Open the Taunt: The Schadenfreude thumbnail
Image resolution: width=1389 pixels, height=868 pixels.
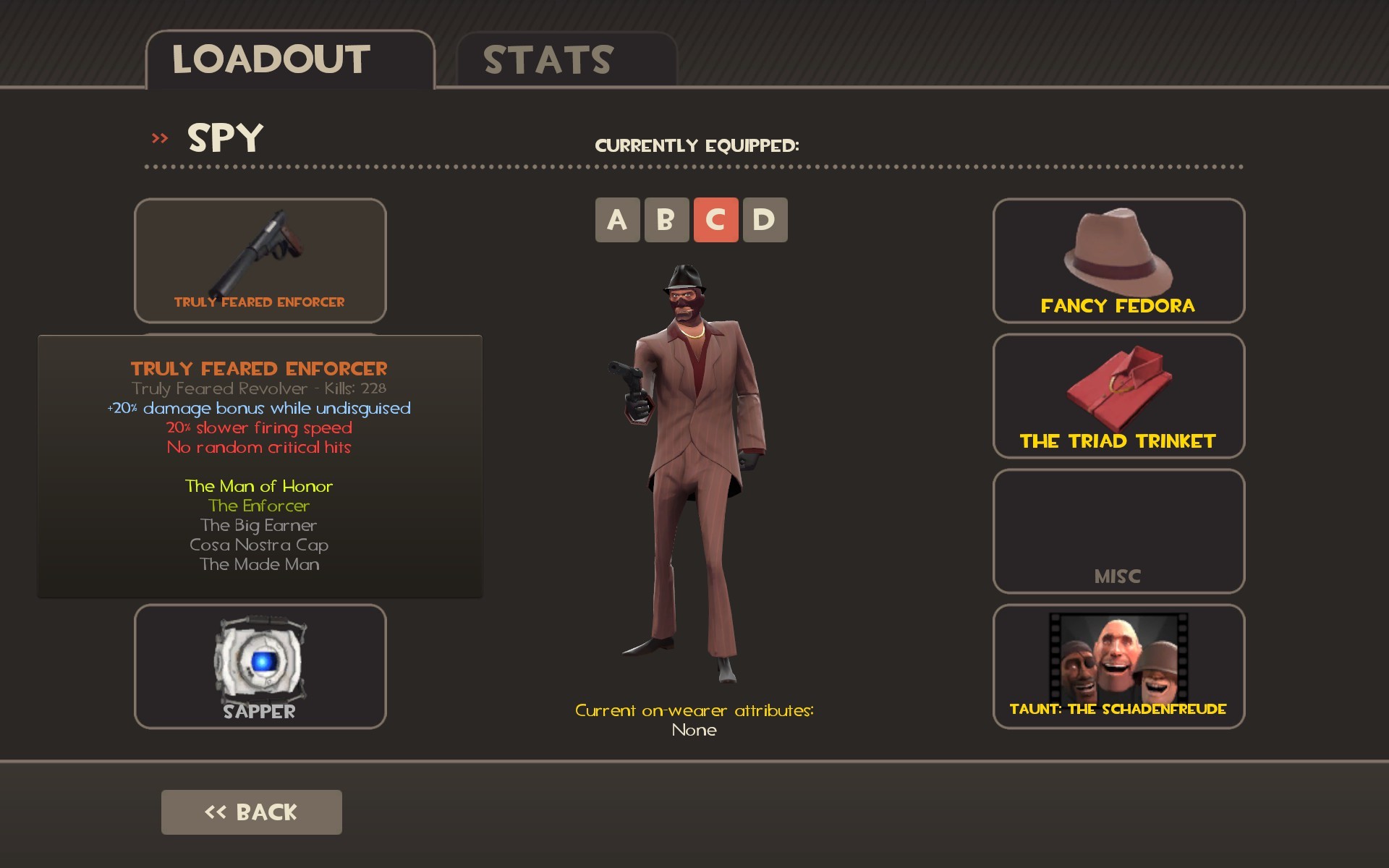pyautogui.click(x=1118, y=658)
